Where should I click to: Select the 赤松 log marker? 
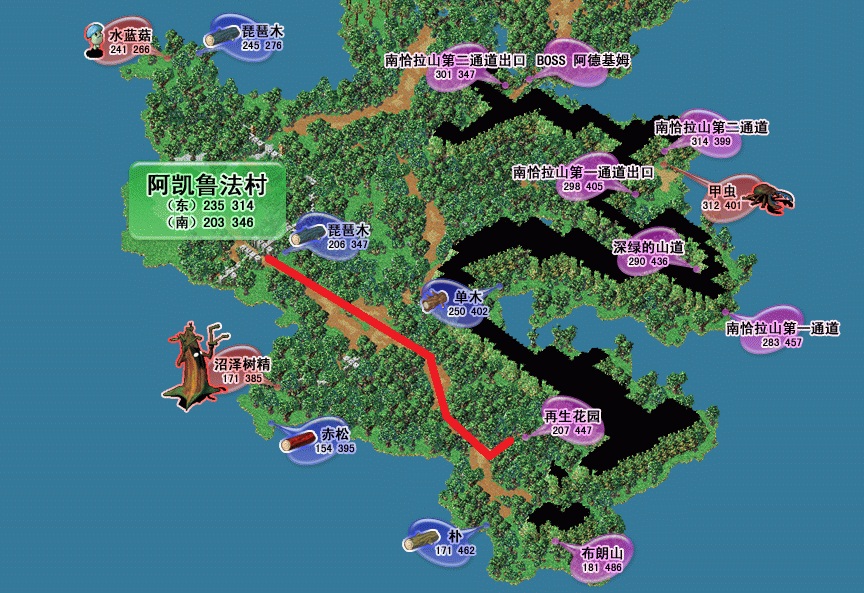point(322,440)
